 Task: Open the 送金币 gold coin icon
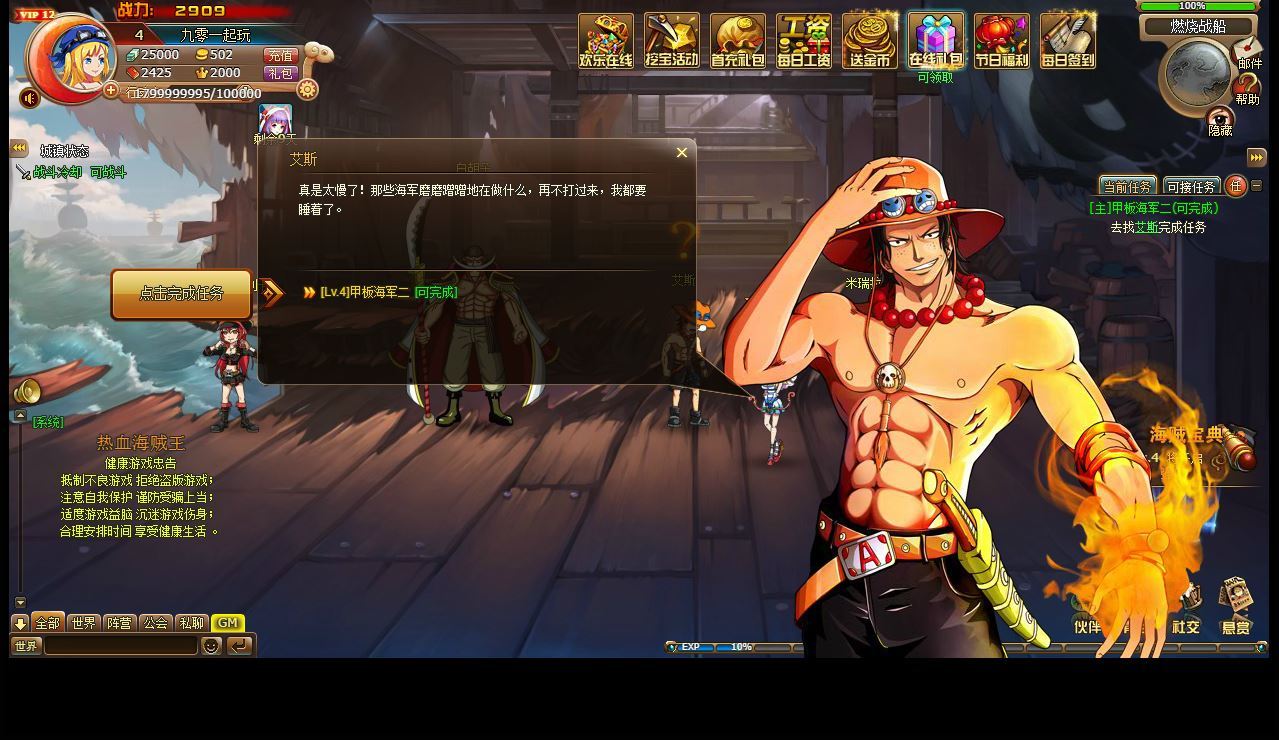[870, 41]
